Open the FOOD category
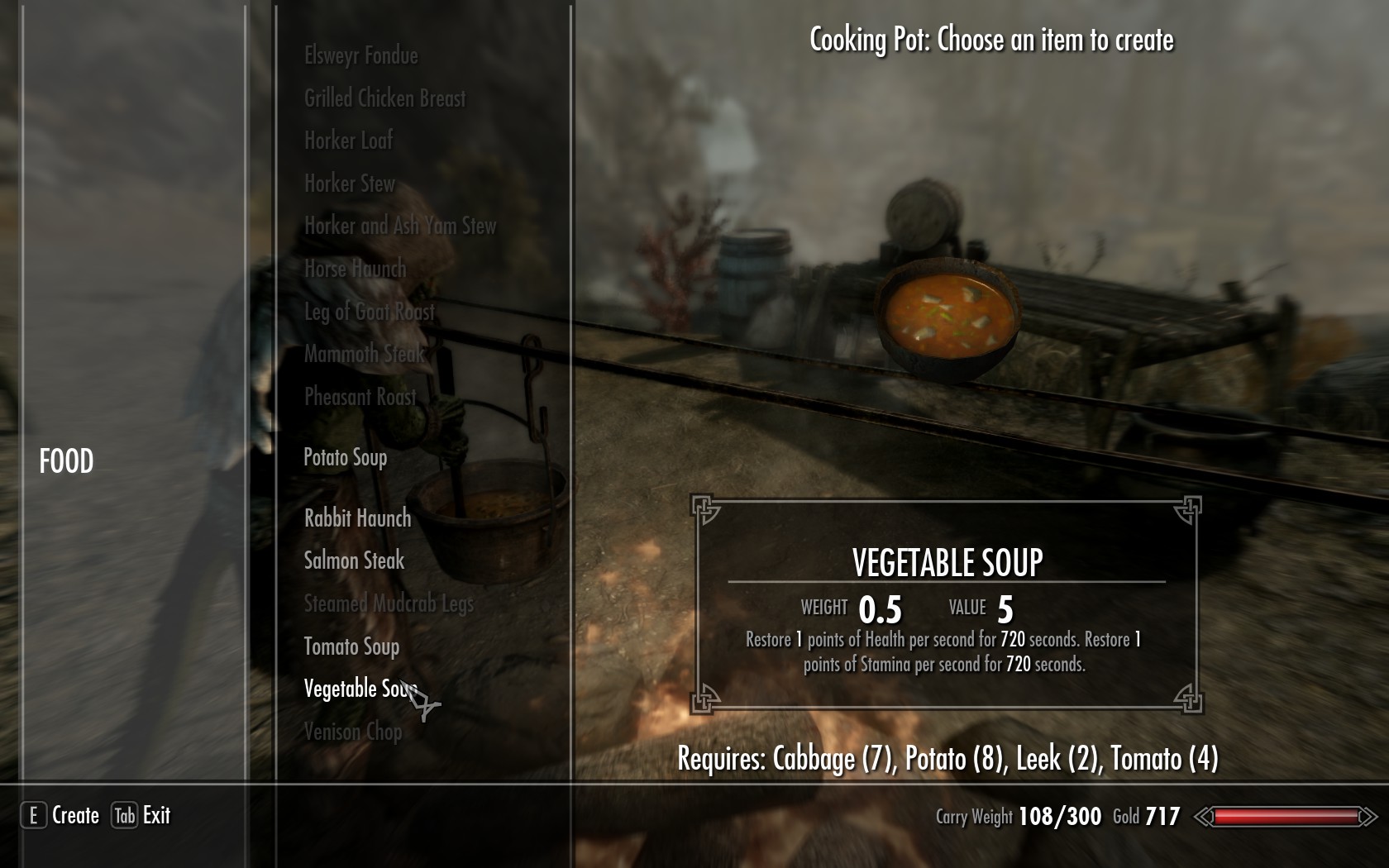 [x=66, y=461]
